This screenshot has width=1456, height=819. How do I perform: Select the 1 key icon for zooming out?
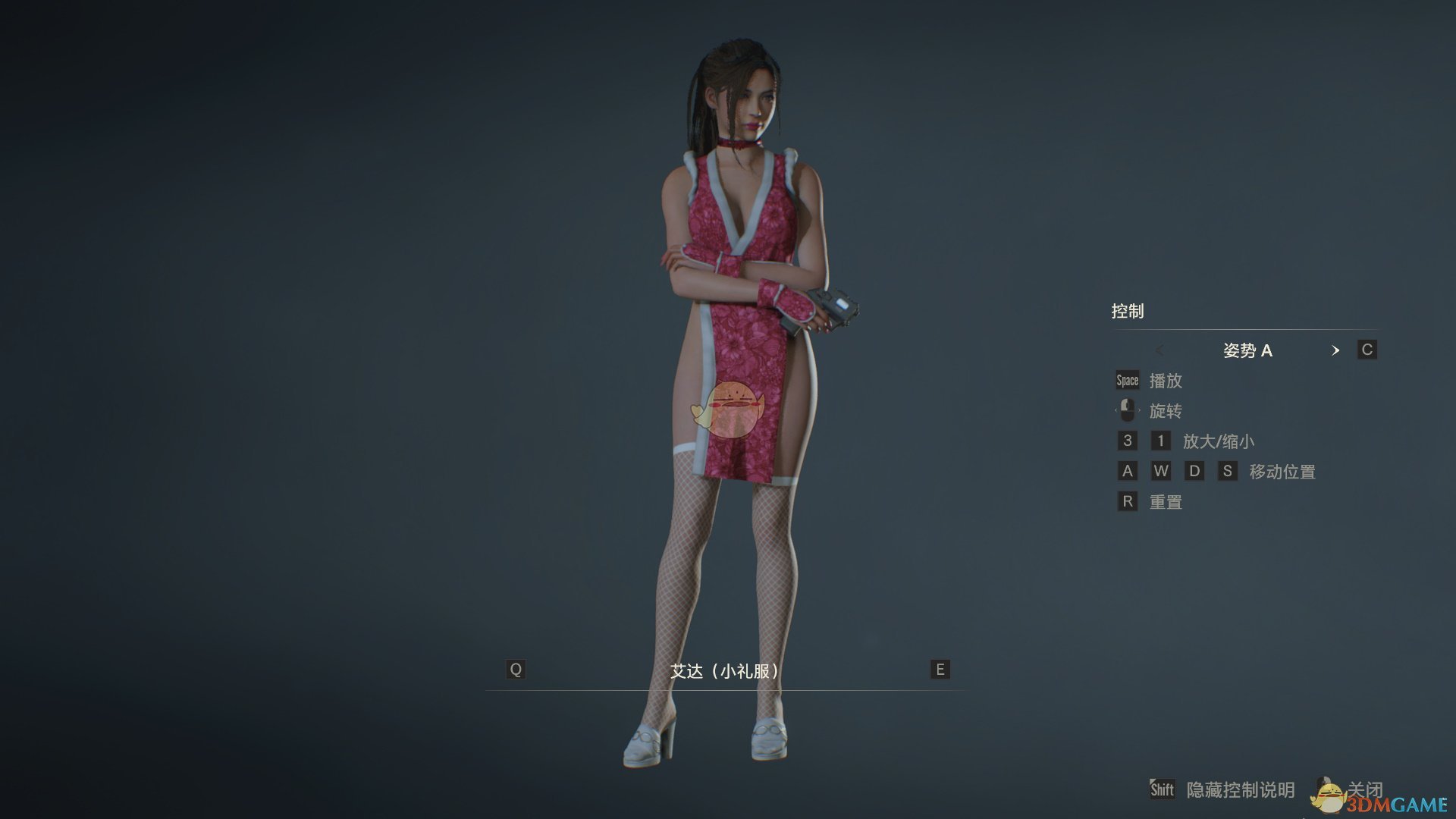1161,441
